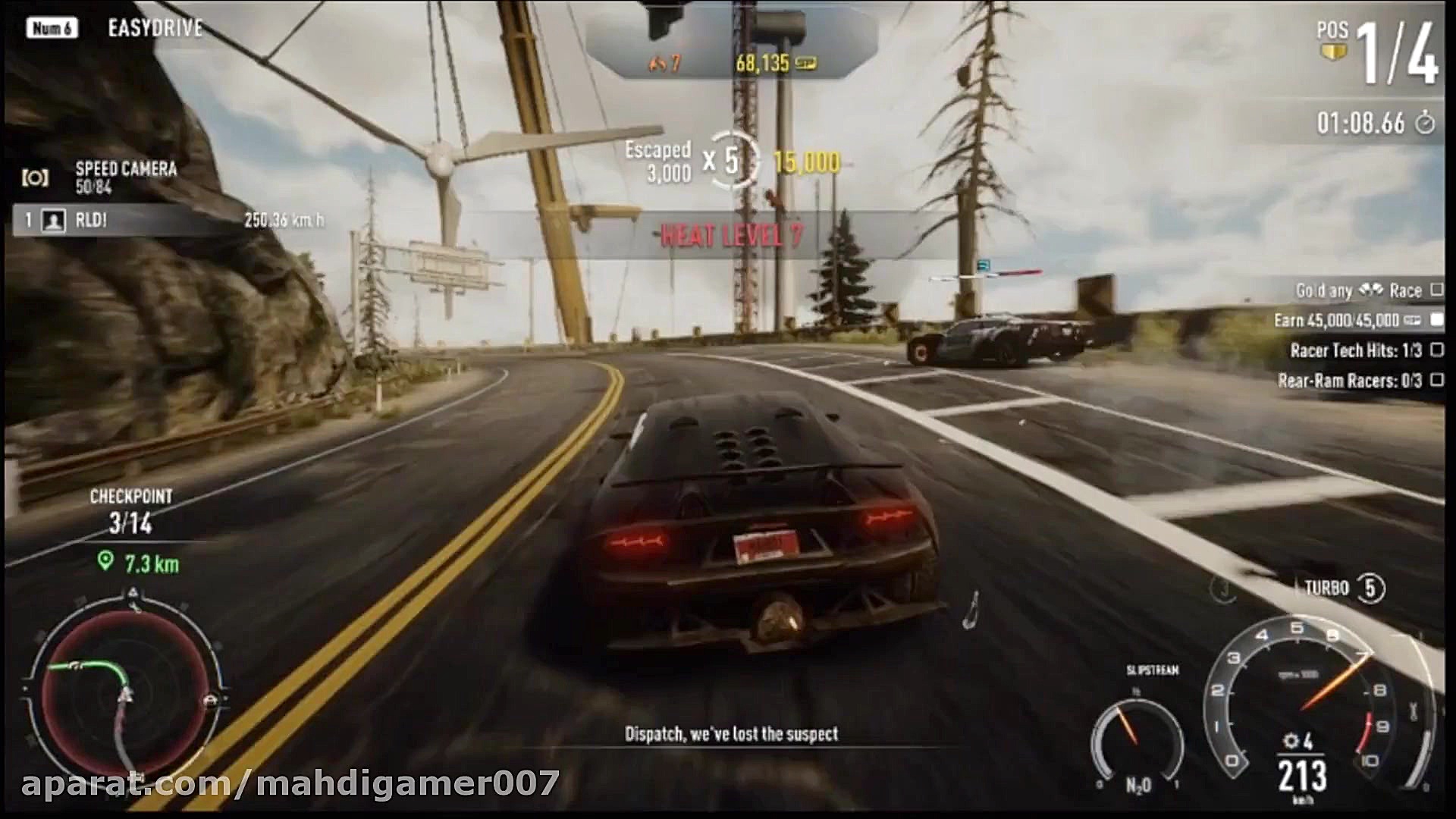The height and width of the screenshot is (819, 1456).
Task: Toggle the Earn 45,000 objective checkbox
Action: click(1436, 320)
